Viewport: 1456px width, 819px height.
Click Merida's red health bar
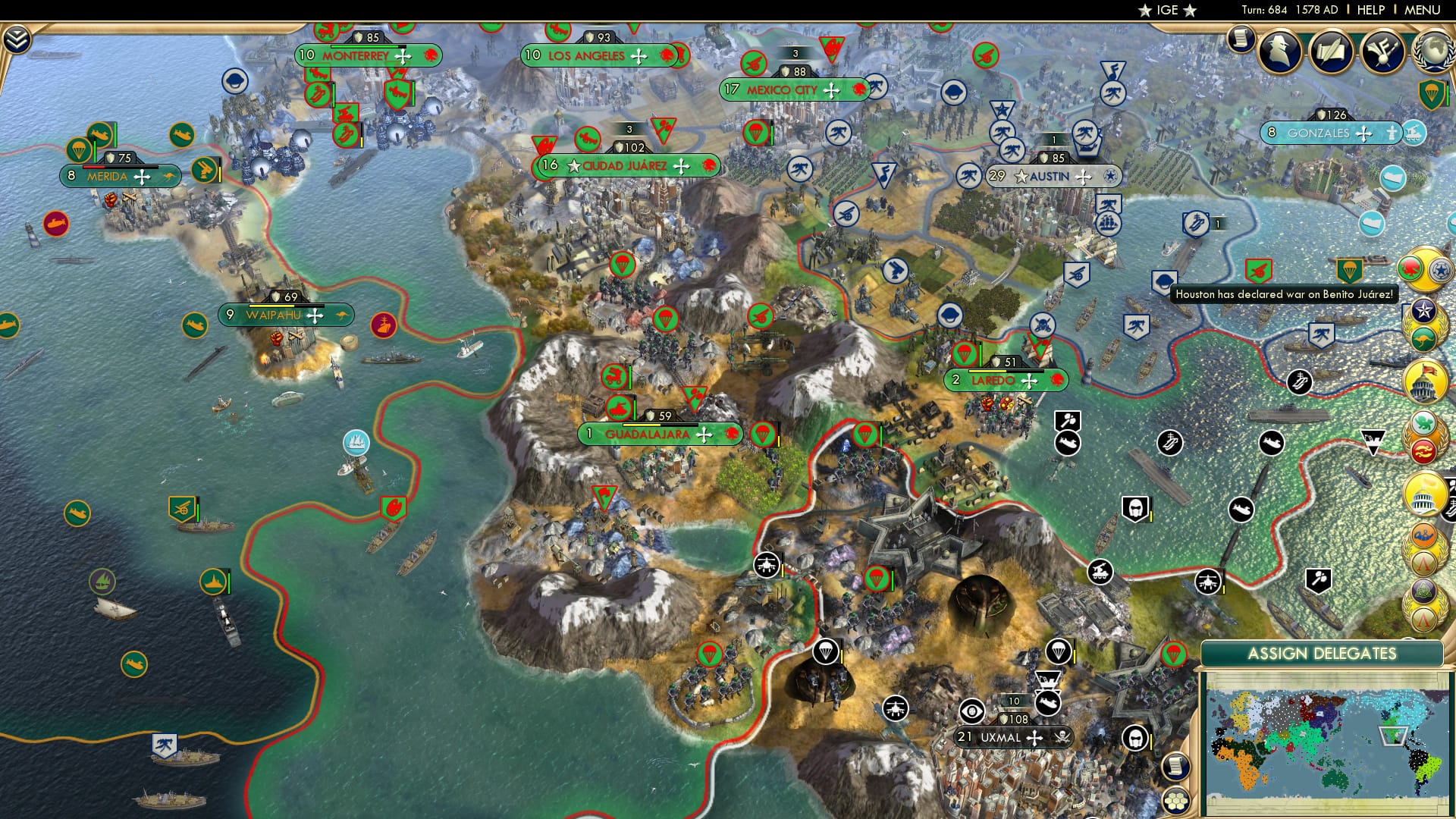point(93,167)
